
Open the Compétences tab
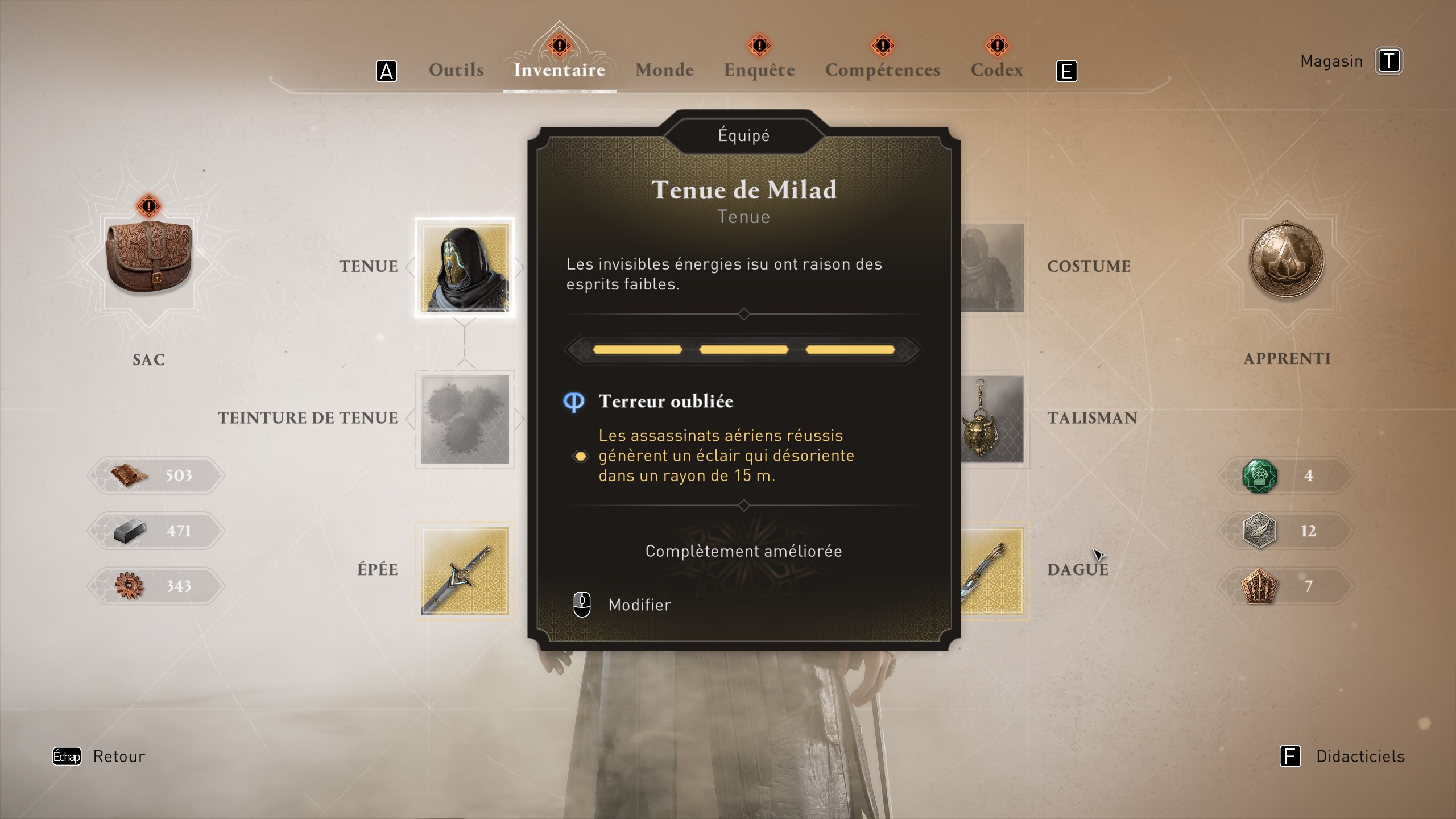point(882,69)
